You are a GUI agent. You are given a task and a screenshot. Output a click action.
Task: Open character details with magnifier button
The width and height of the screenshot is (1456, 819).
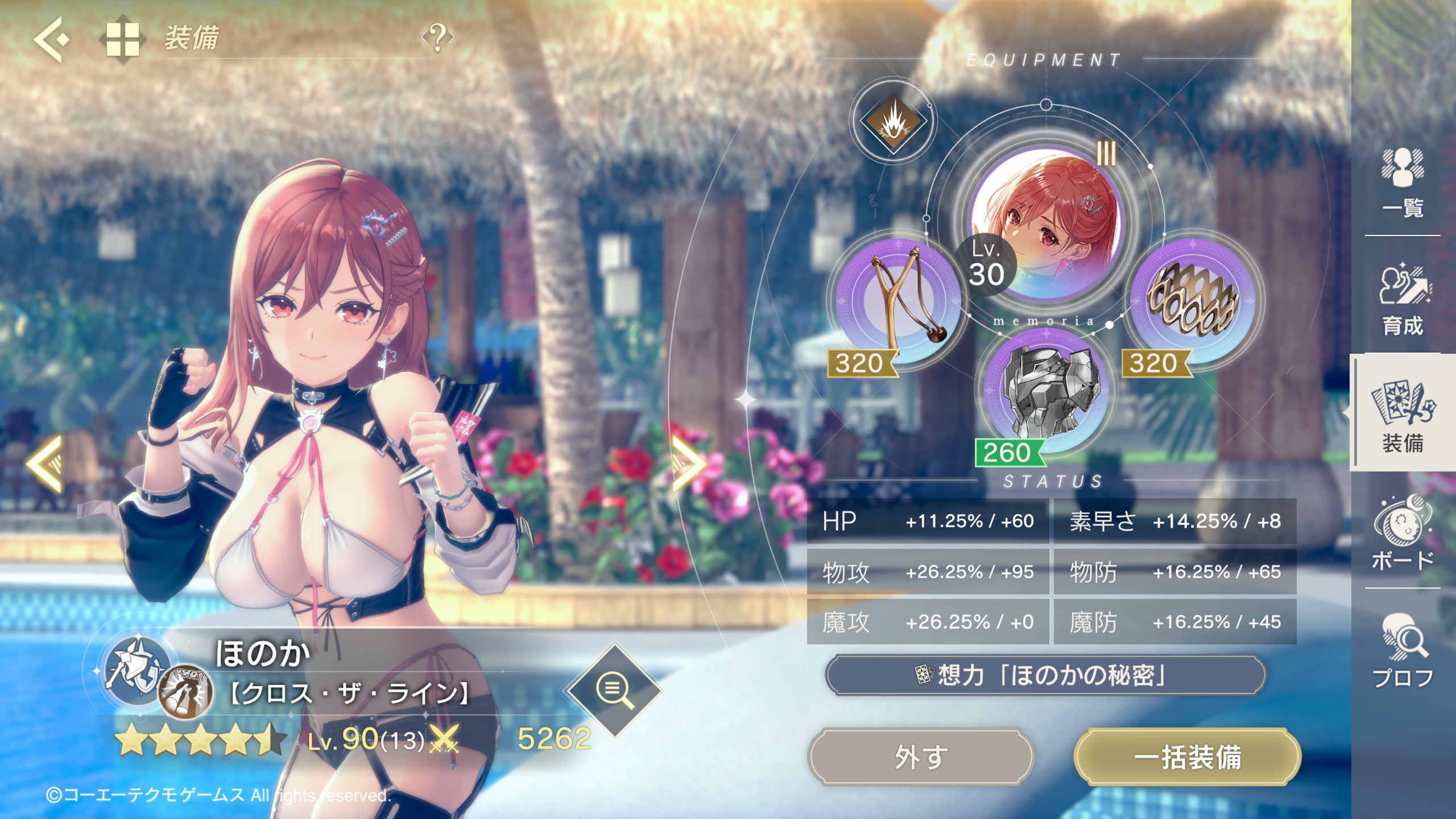[x=614, y=690]
